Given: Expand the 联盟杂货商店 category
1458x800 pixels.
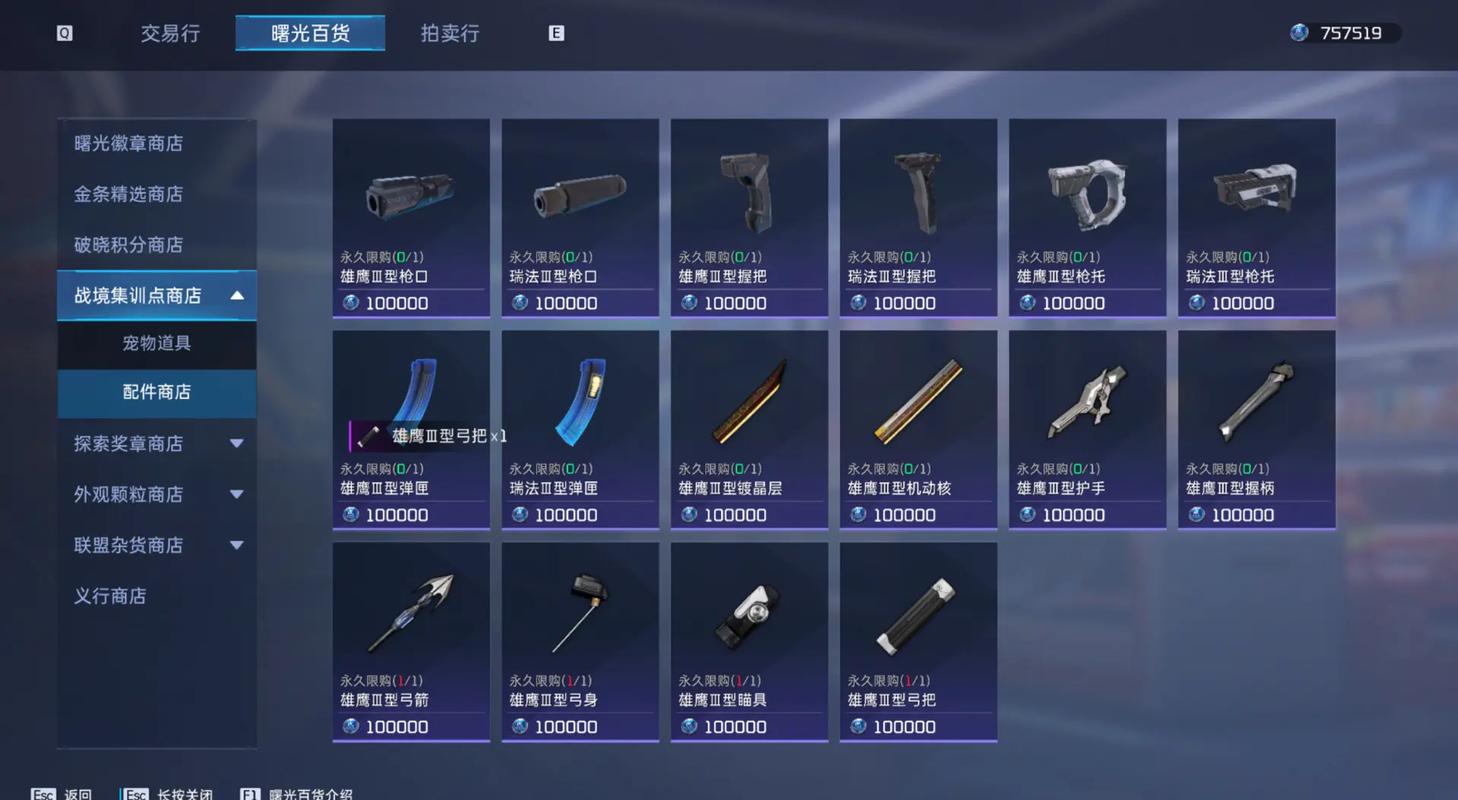Looking at the screenshot, I should (x=237, y=545).
